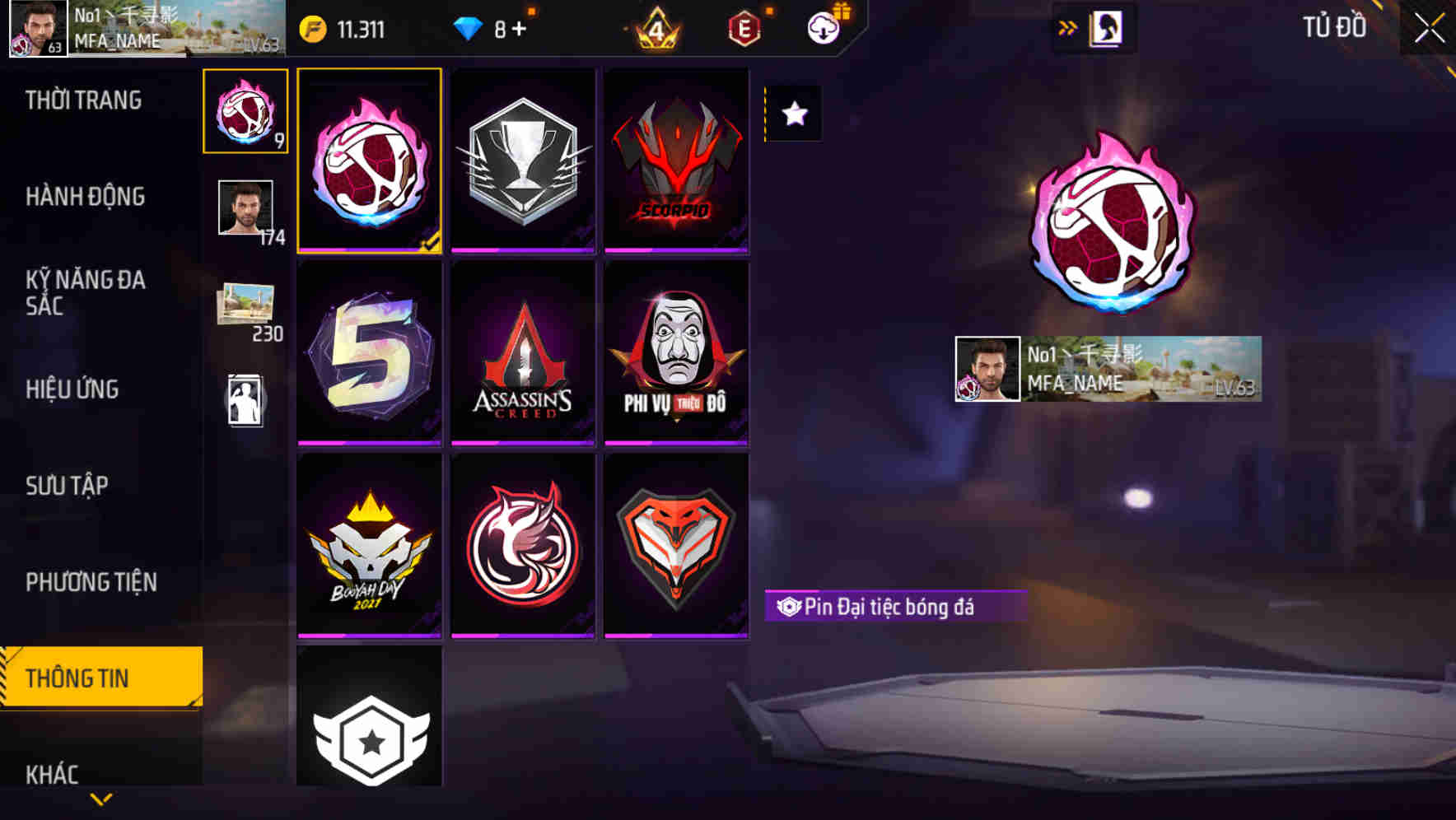Collapse the panel with double-arrow icon
Viewport: 1456px width, 820px height.
1066,26
